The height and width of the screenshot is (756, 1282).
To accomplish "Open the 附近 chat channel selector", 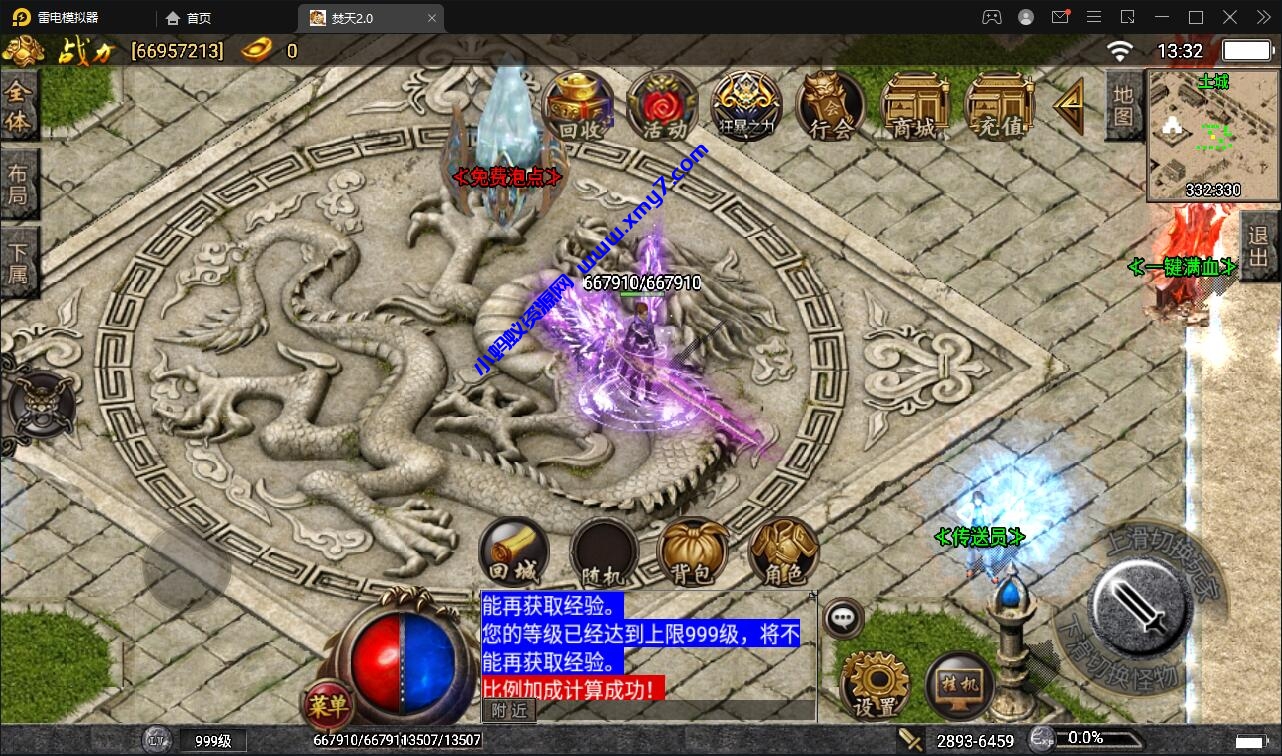I will tap(509, 710).
